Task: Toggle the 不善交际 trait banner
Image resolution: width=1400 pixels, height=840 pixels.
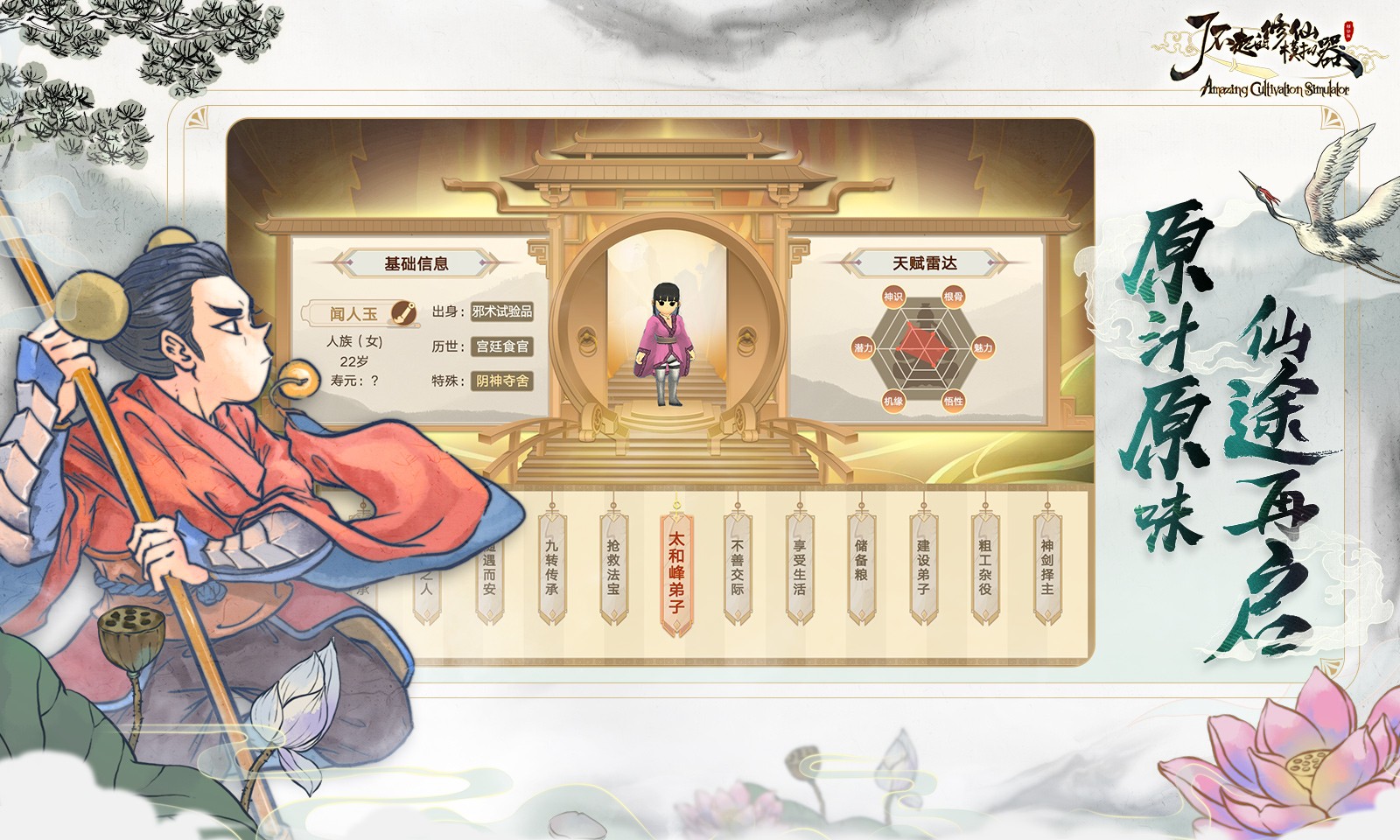Action: 738,567
